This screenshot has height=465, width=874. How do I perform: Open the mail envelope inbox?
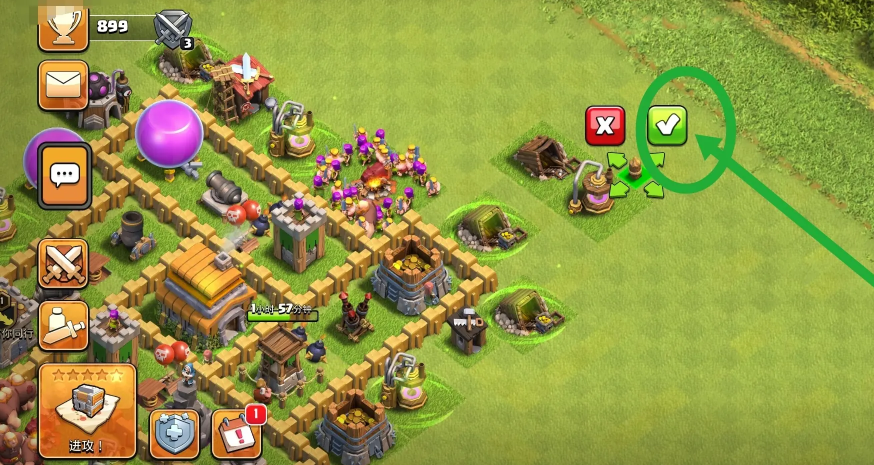64,85
